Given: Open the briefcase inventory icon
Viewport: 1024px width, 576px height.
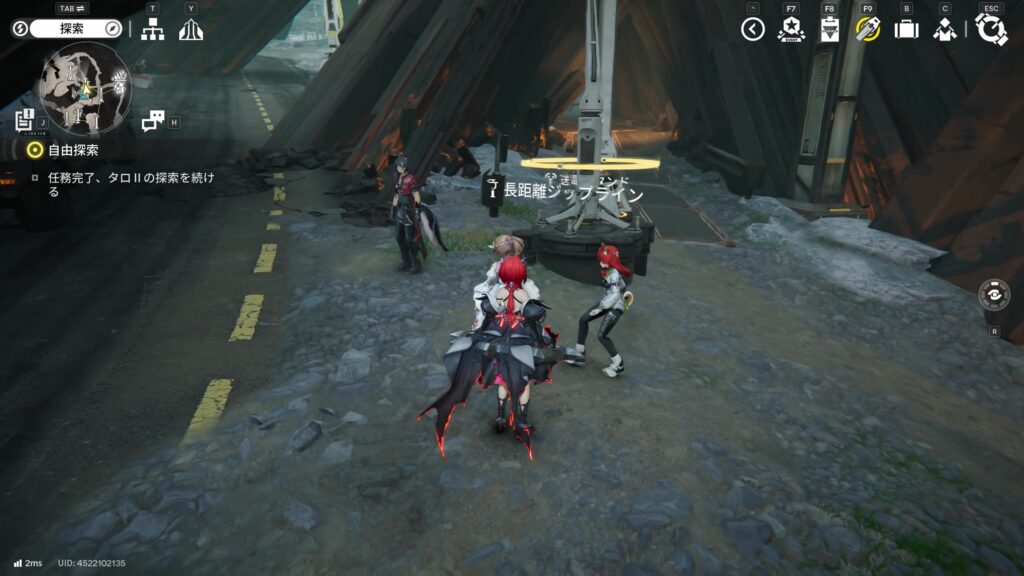Looking at the screenshot, I should (x=906, y=29).
